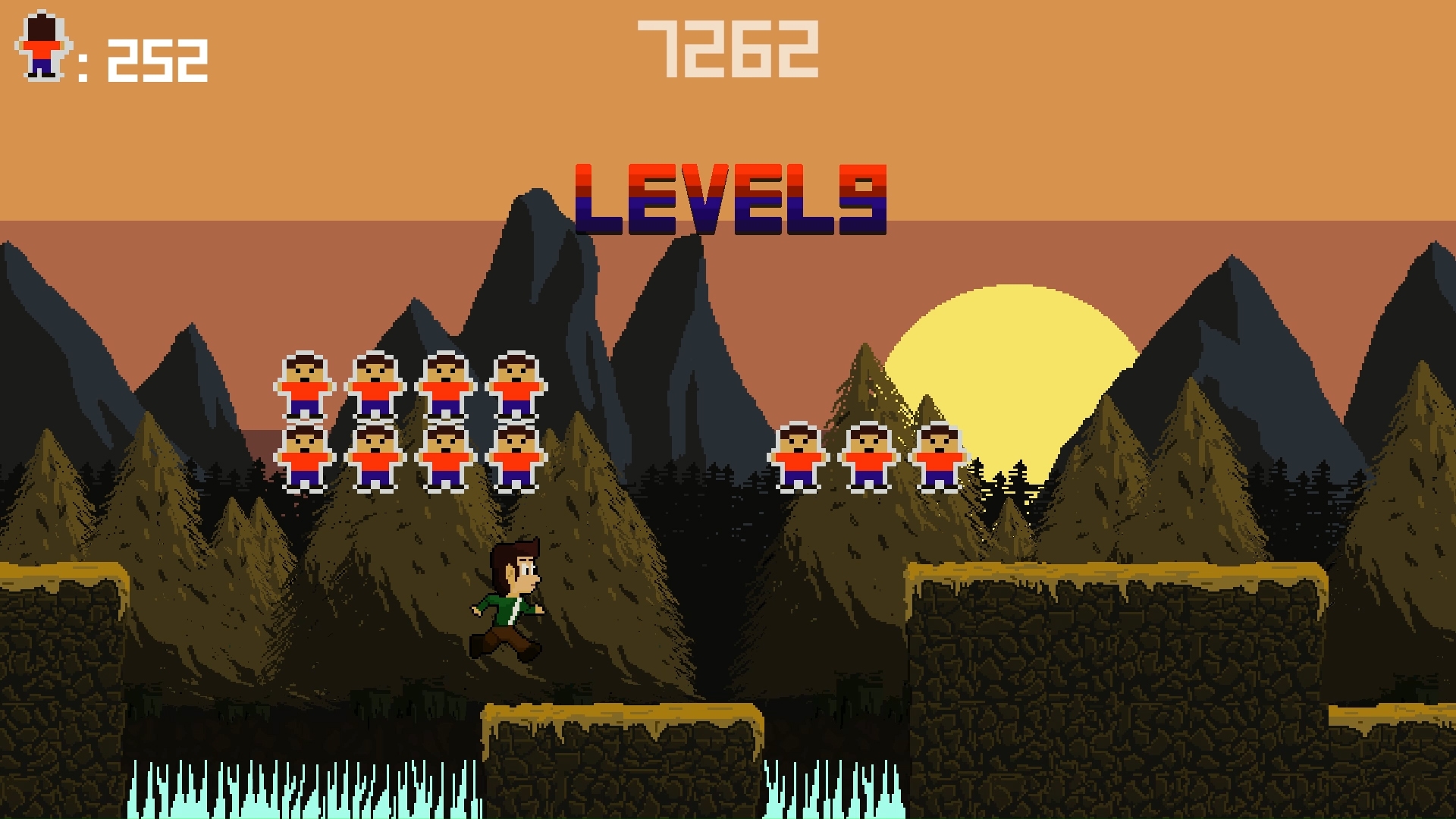
Task: Select the top-left enemy sprite in left group
Action: (306, 383)
